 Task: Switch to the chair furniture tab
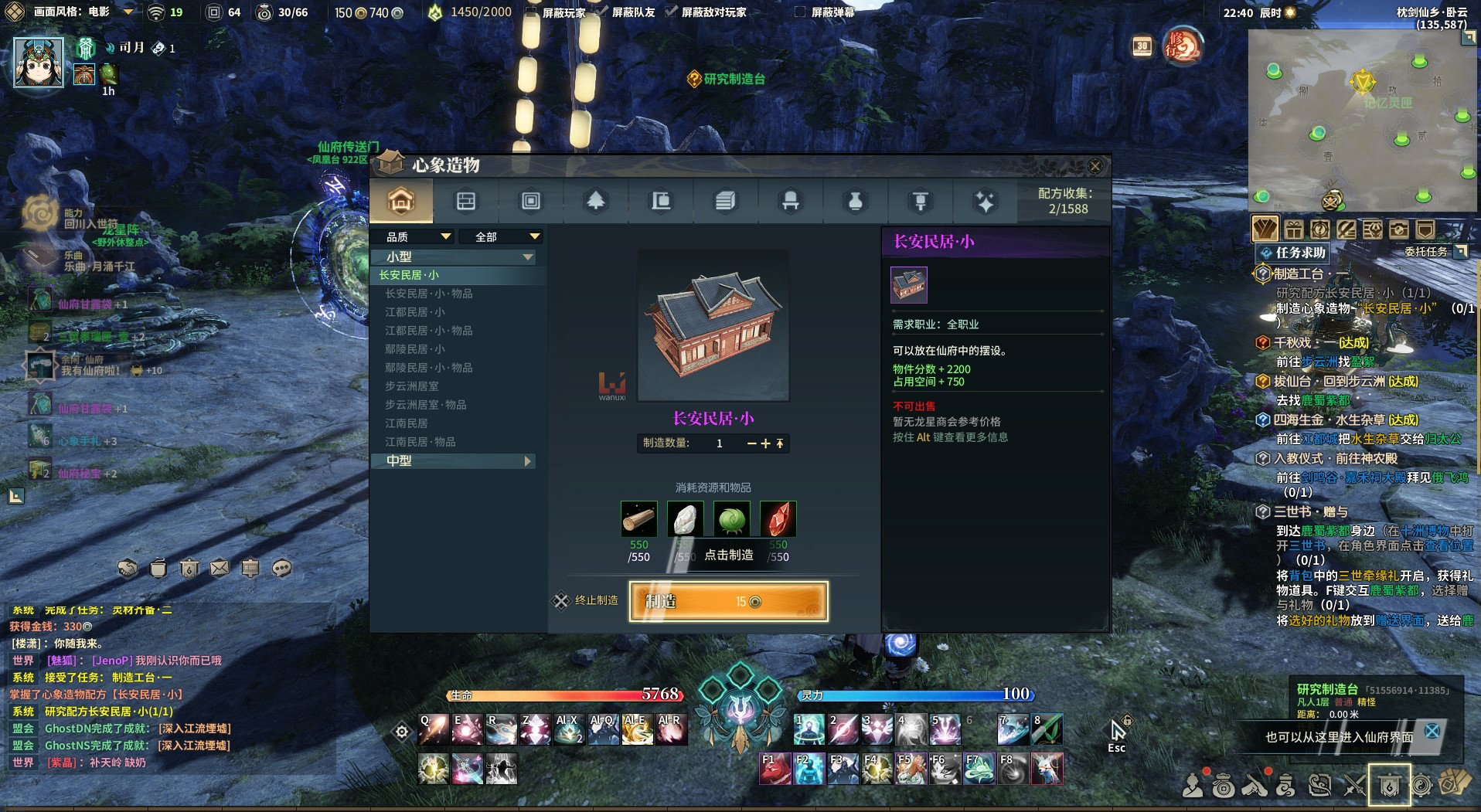(x=790, y=202)
